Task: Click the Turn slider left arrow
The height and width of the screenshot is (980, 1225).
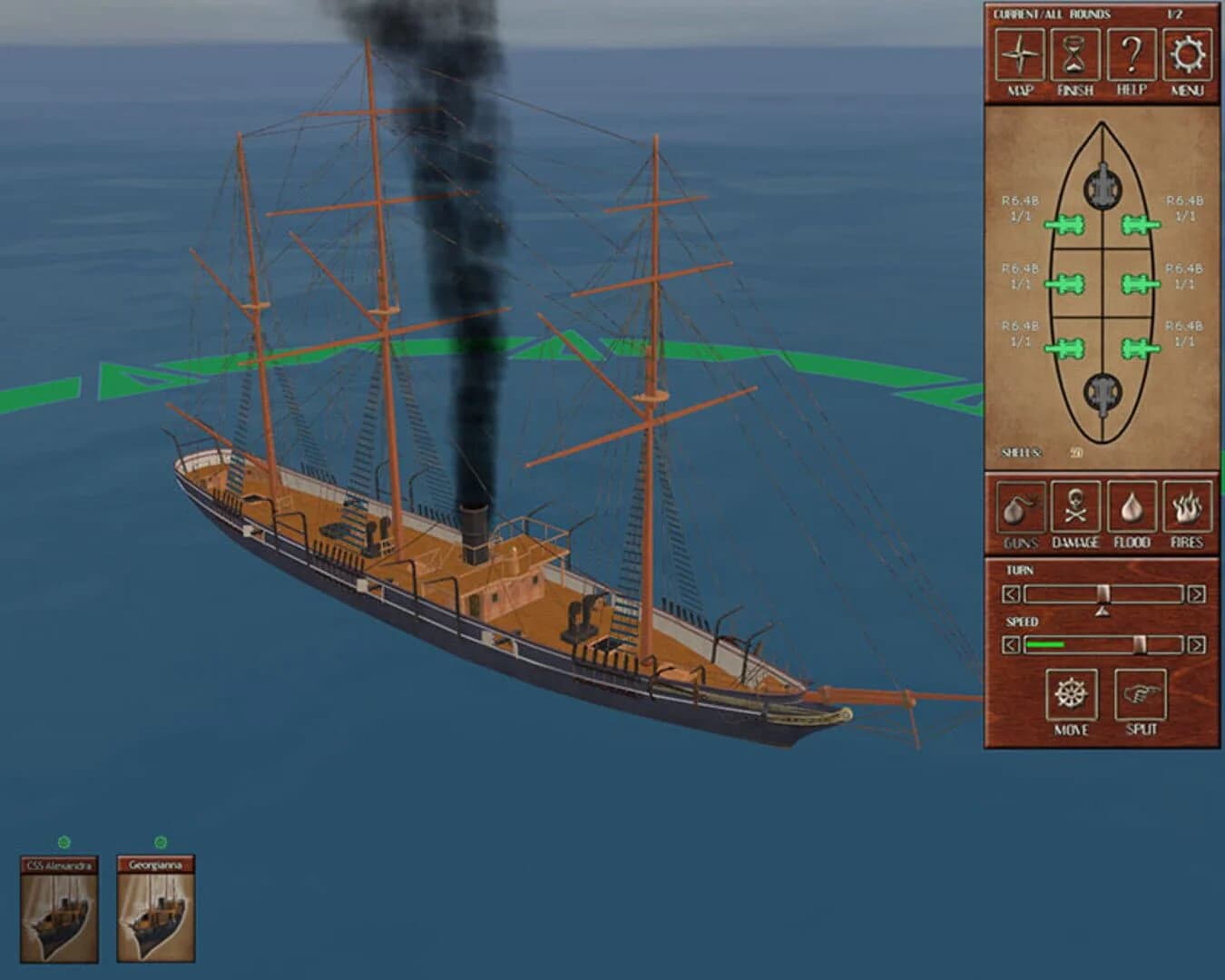Action: tap(1010, 594)
